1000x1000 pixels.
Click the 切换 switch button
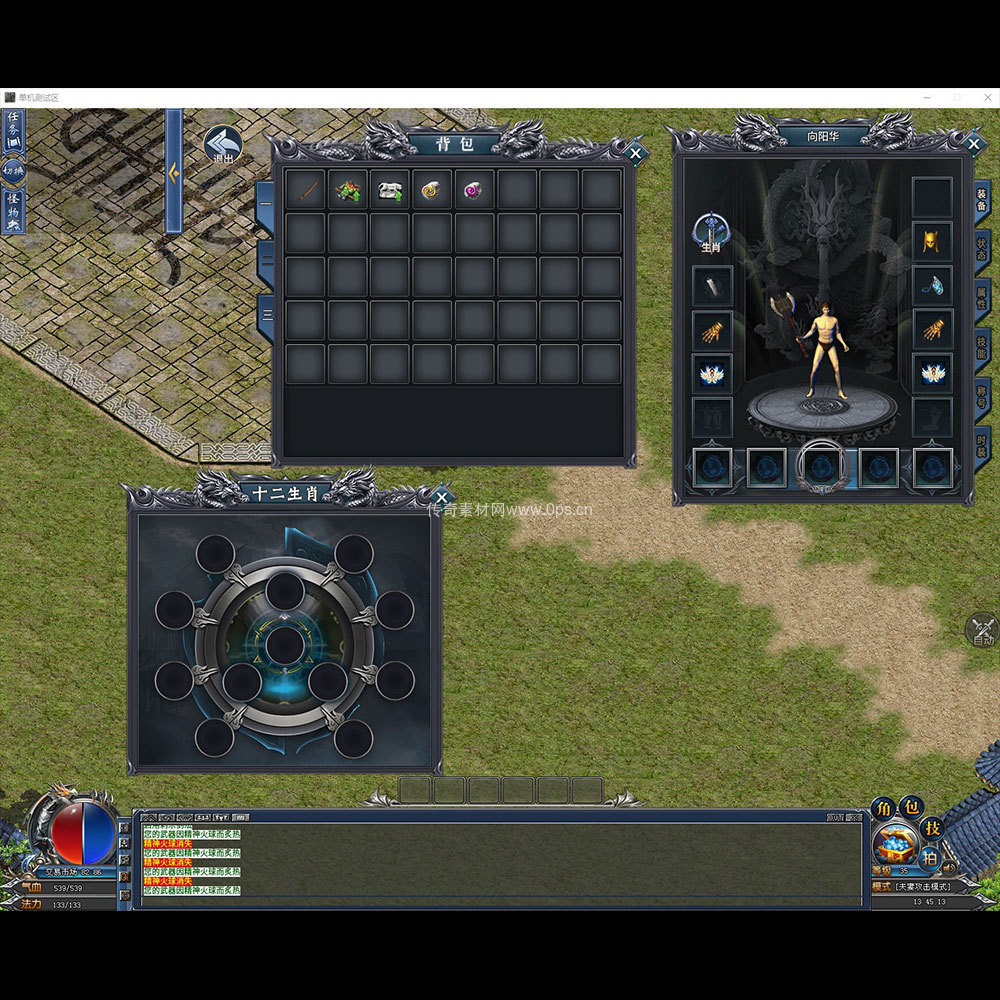tap(14, 170)
